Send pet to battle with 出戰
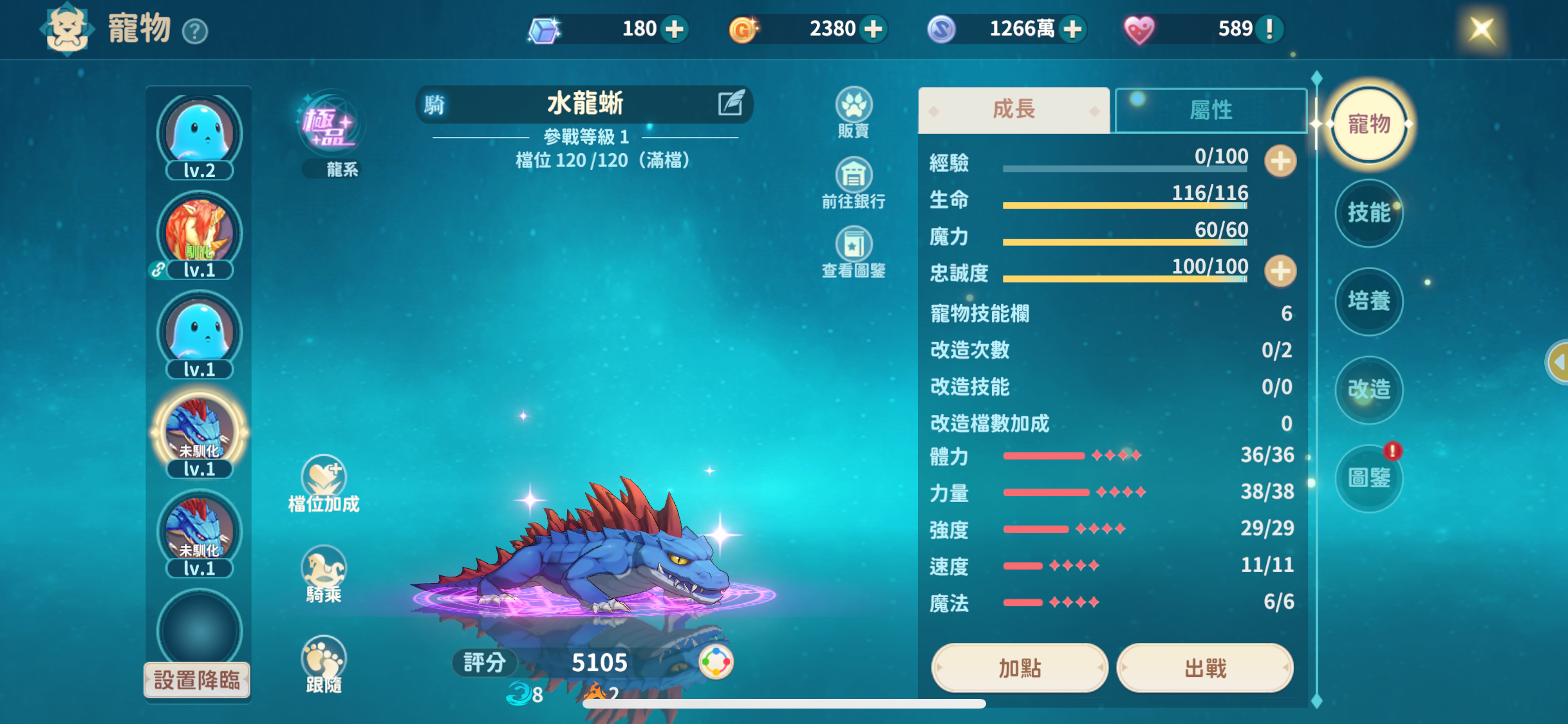 (1205, 668)
